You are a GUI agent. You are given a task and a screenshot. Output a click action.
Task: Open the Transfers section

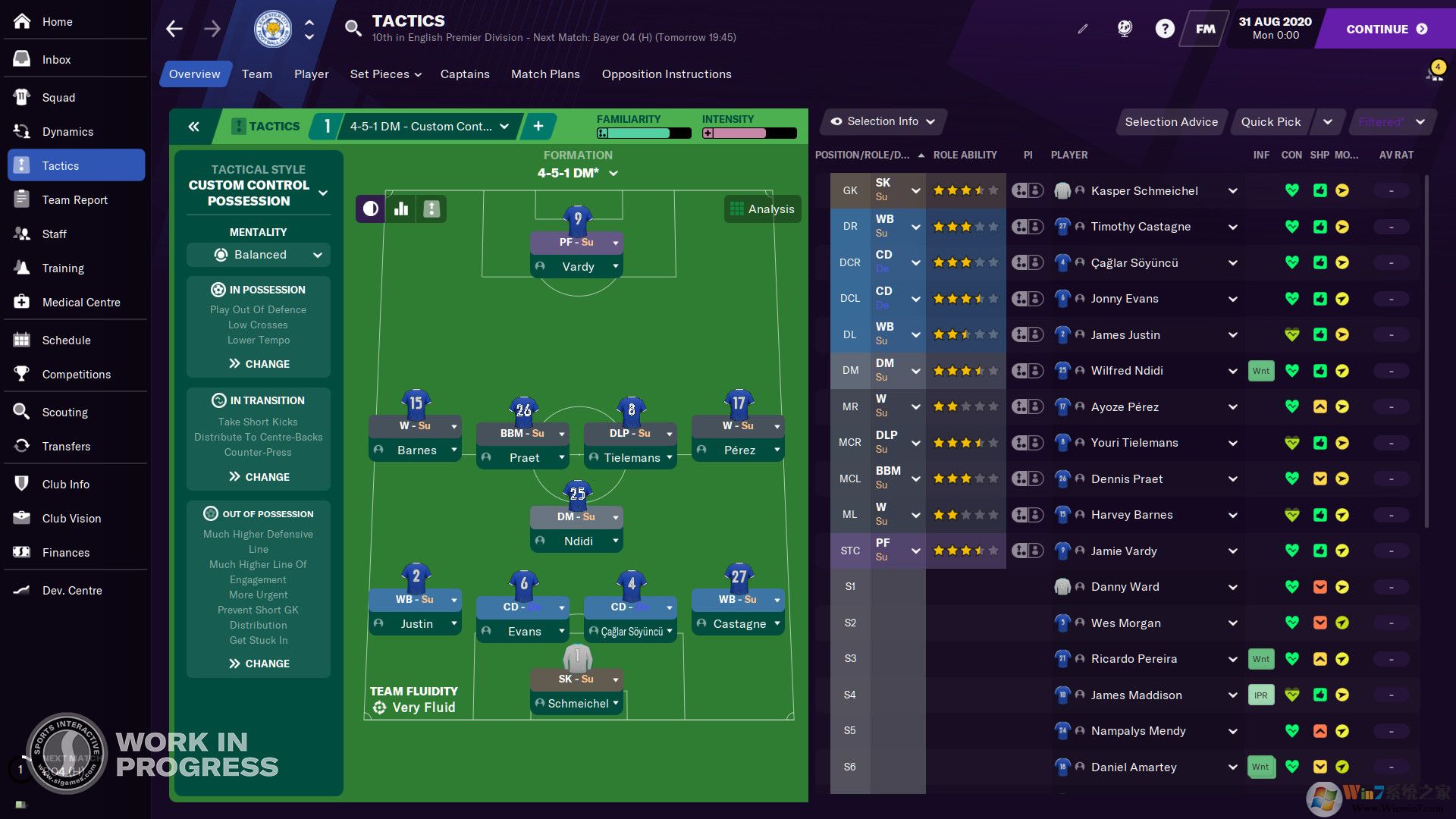coord(66,447)
